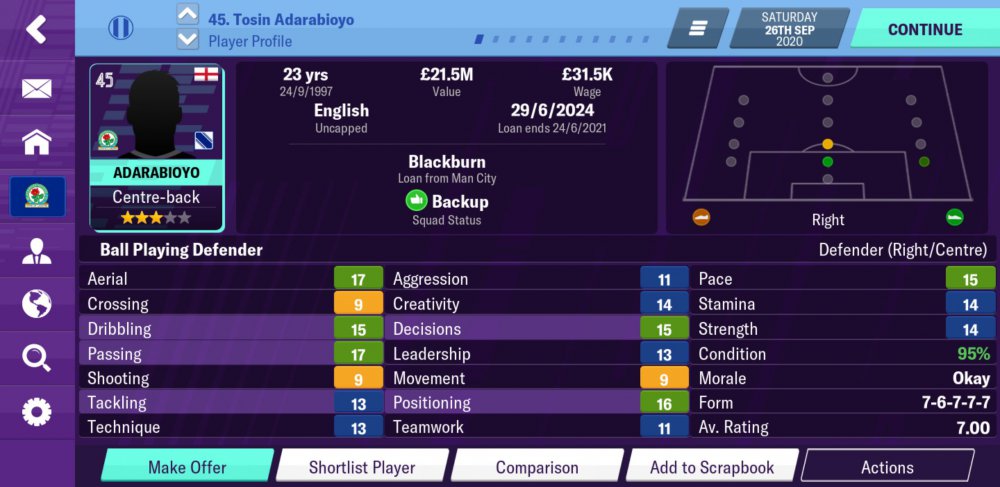The image size is (1000, 487).
Task: Open the date calendar panel
Action: pyautogui.click(x=789, y=29)
